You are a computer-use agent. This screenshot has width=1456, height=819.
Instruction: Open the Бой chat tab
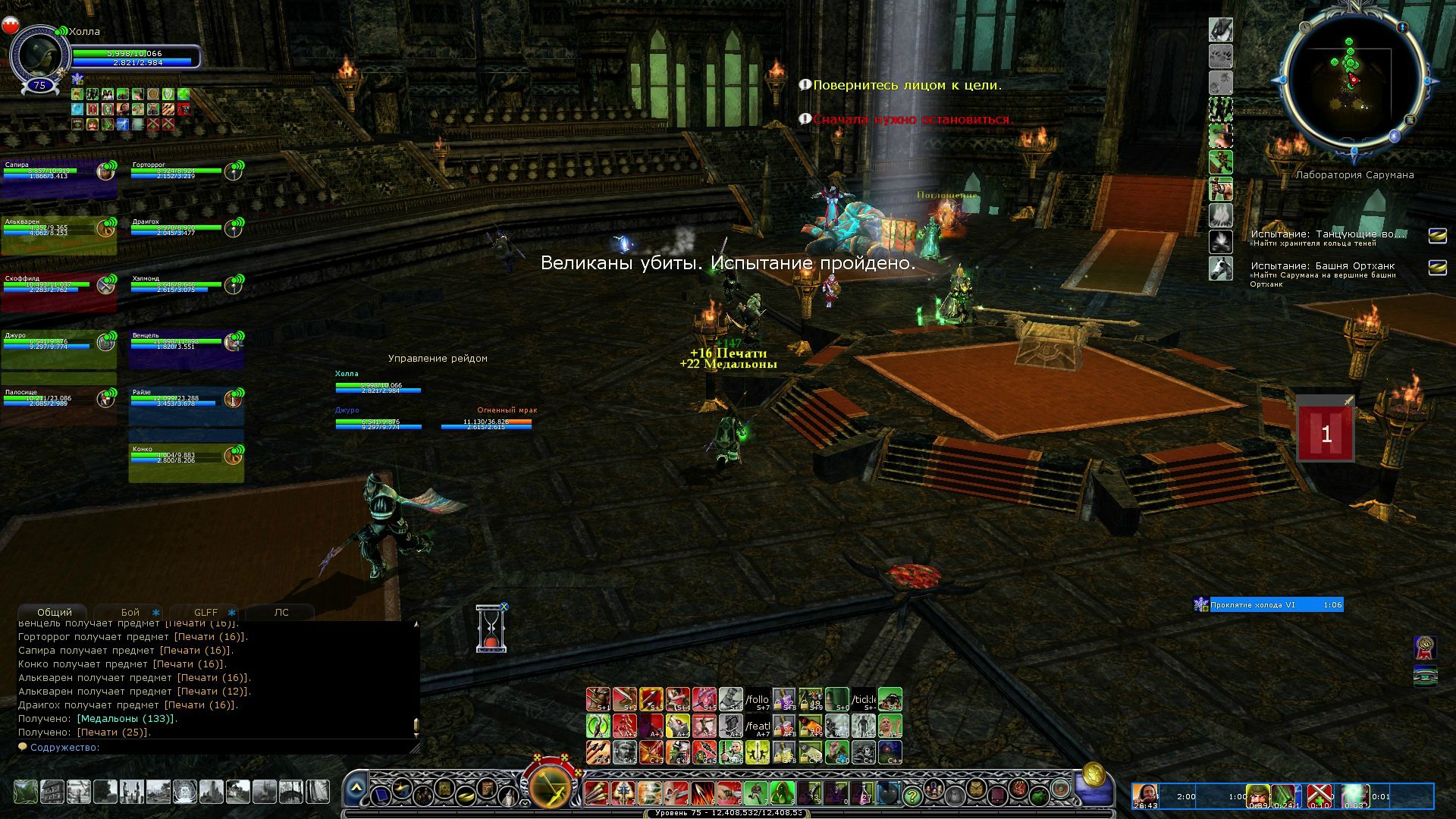[x=130, y=612]
